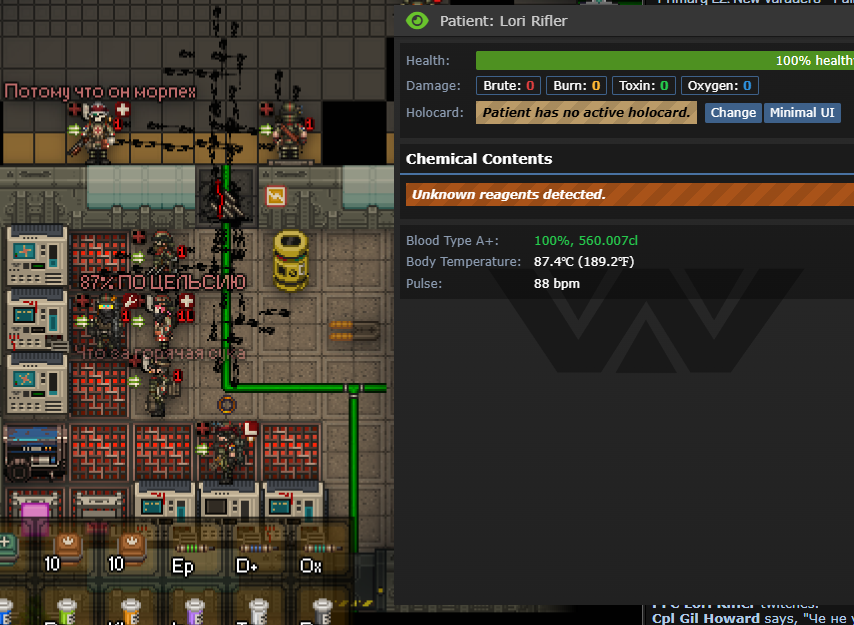This screenshot has height=625, width=854.
Task: Choose the D+ autoinjector slot
Action: coord(248,551)
